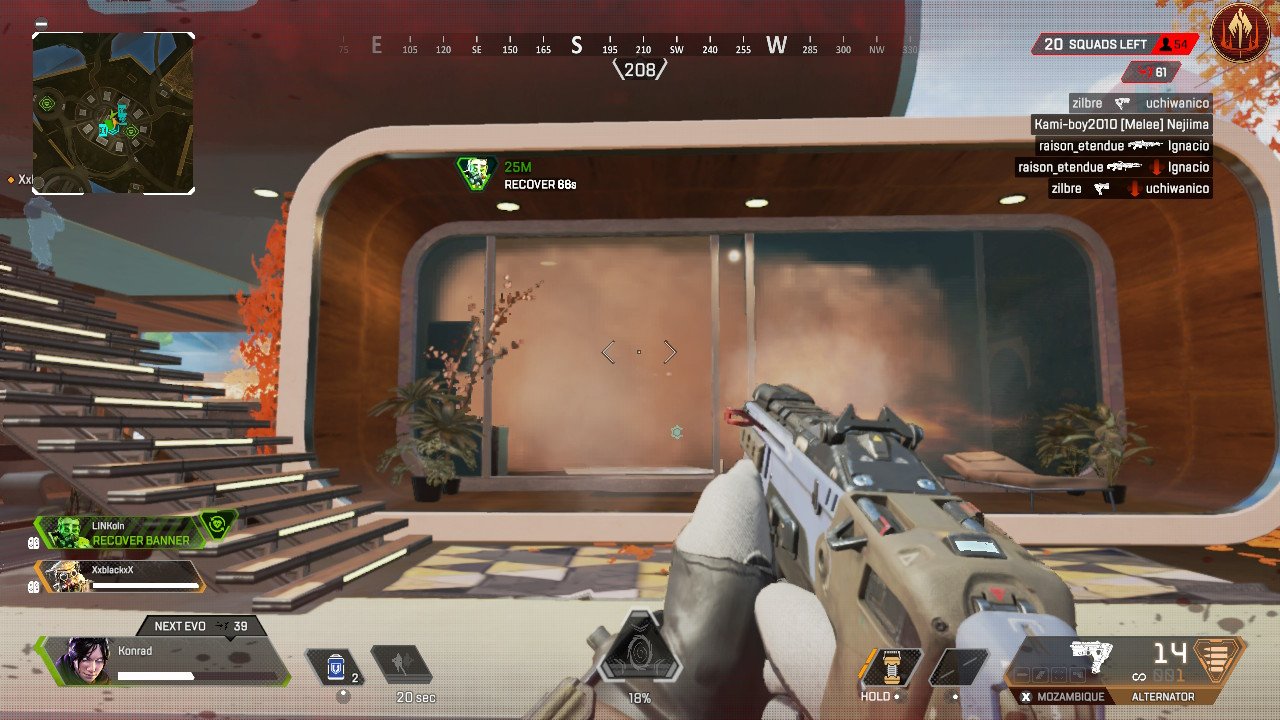
Task: Click the teammate banner recovery ping marker
Action: tap(477, 173)
